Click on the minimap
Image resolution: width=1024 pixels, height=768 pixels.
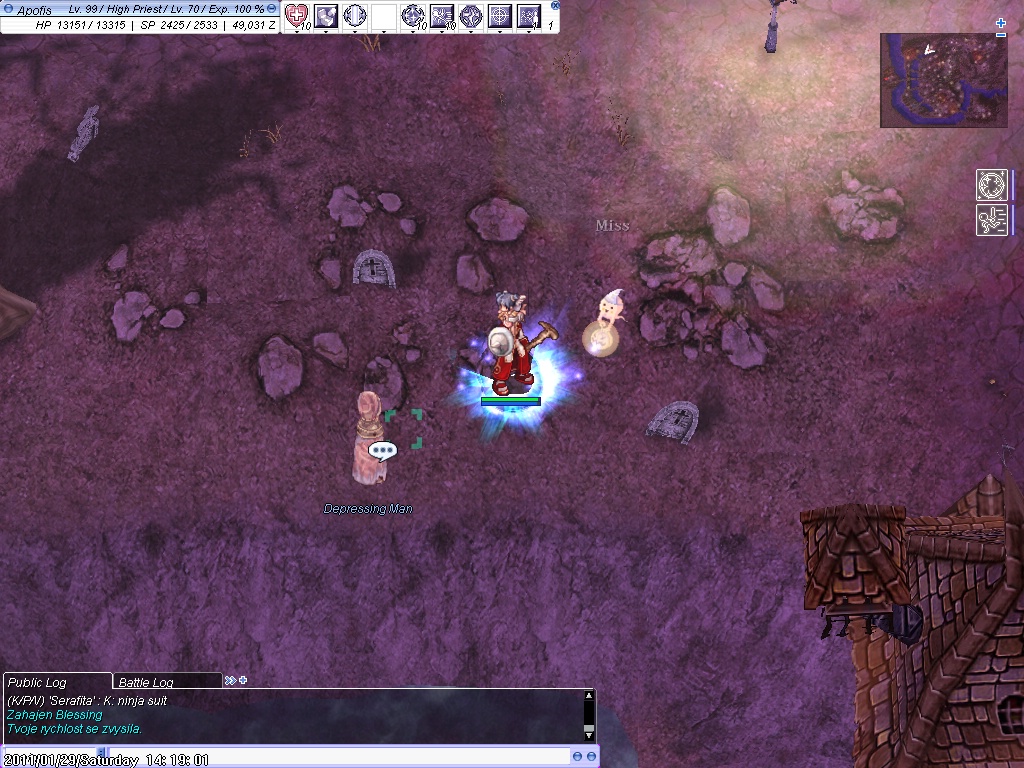pyautogui.click(x=943, y=80)
